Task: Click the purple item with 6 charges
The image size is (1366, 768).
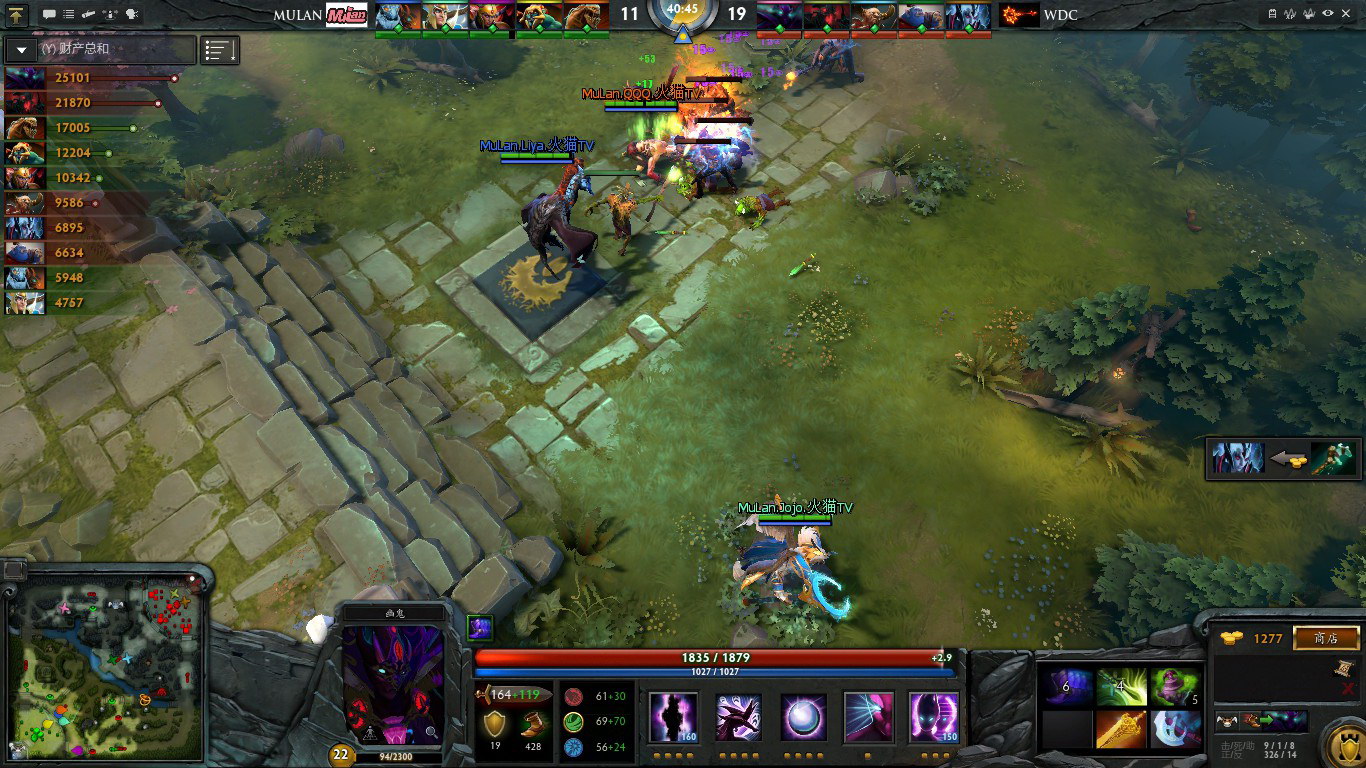Action: click(x=1067, y=687)
